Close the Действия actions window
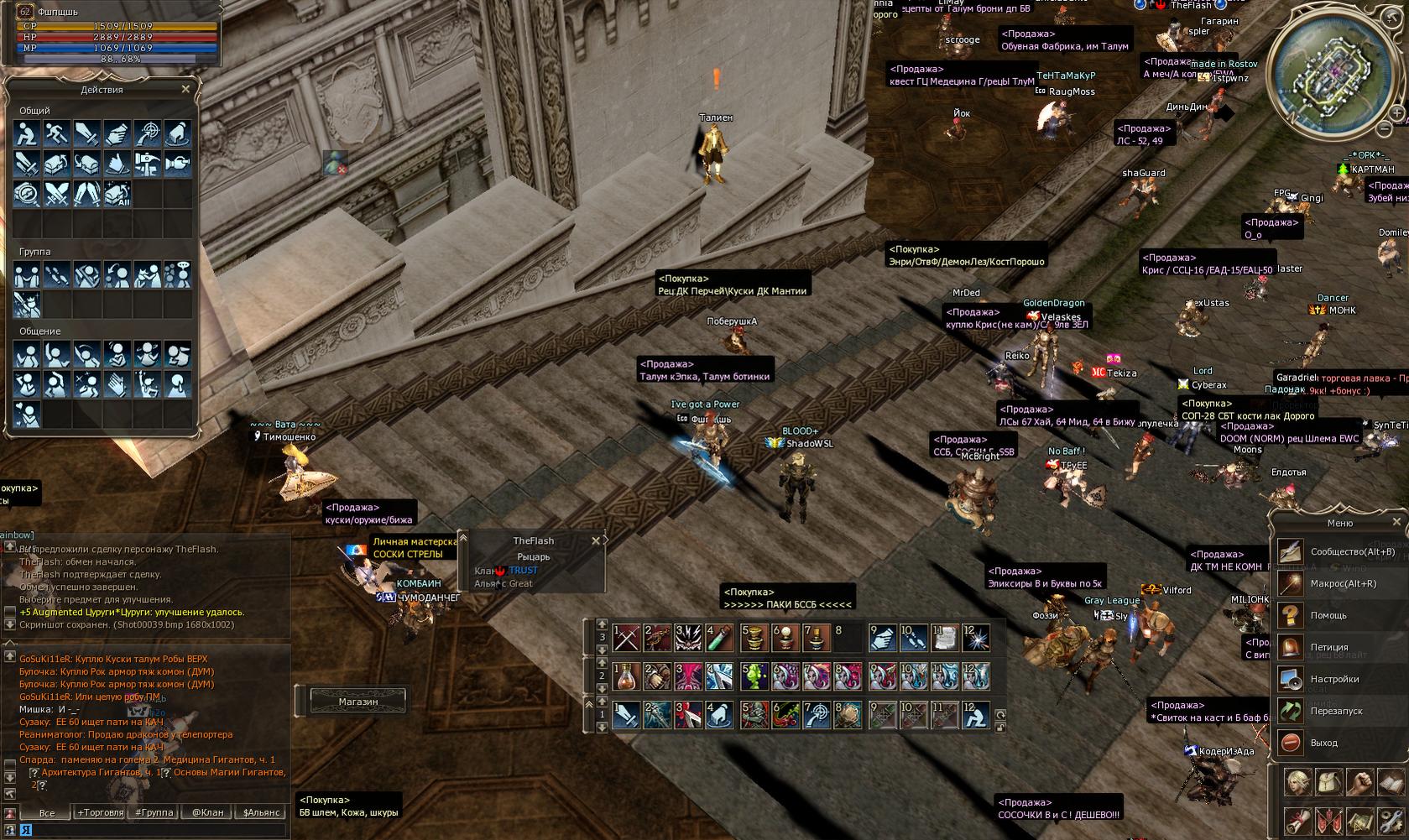The height and width of the screenshot is (840, 1409). pos(185,89)
